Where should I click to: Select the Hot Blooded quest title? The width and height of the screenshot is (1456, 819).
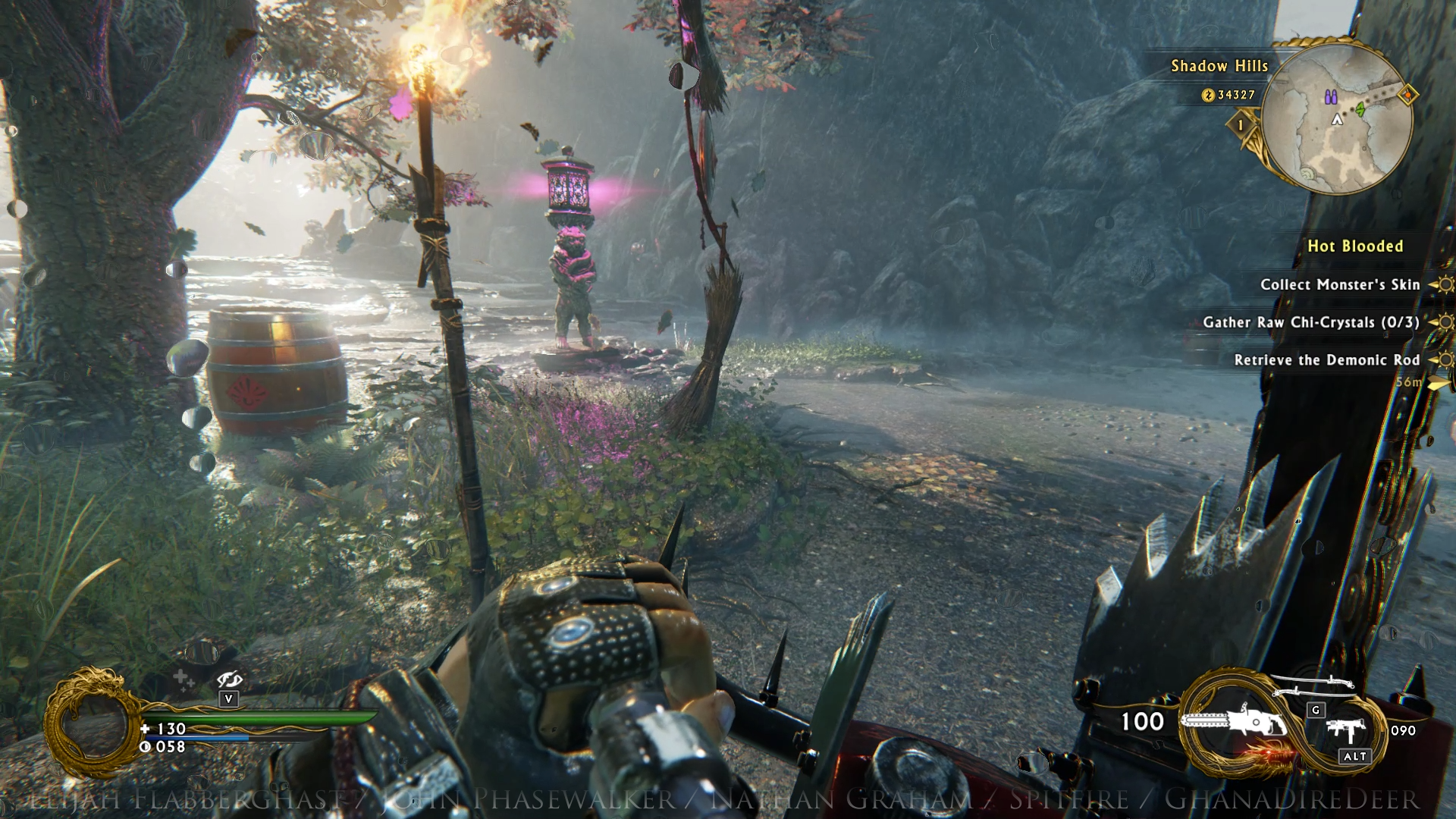pos(1355,246)
